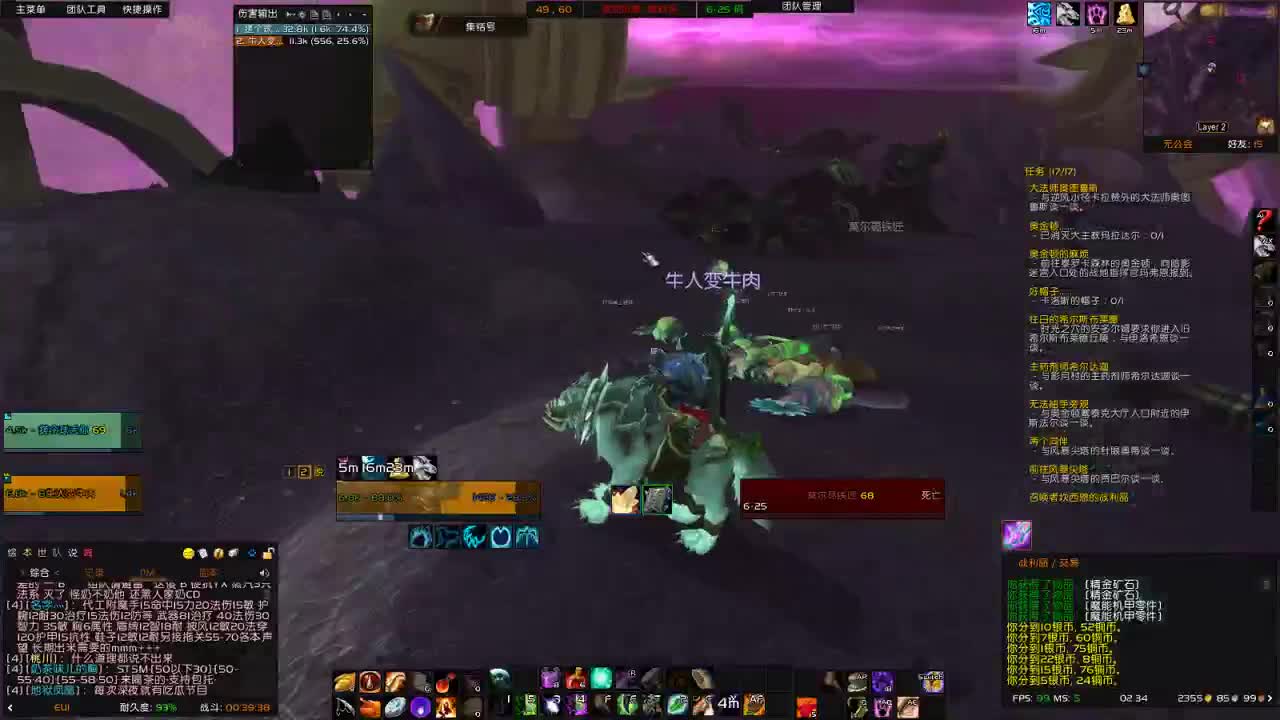
Task: Click the Layer 2 button on the minimap
Action: pos(1211,126)
